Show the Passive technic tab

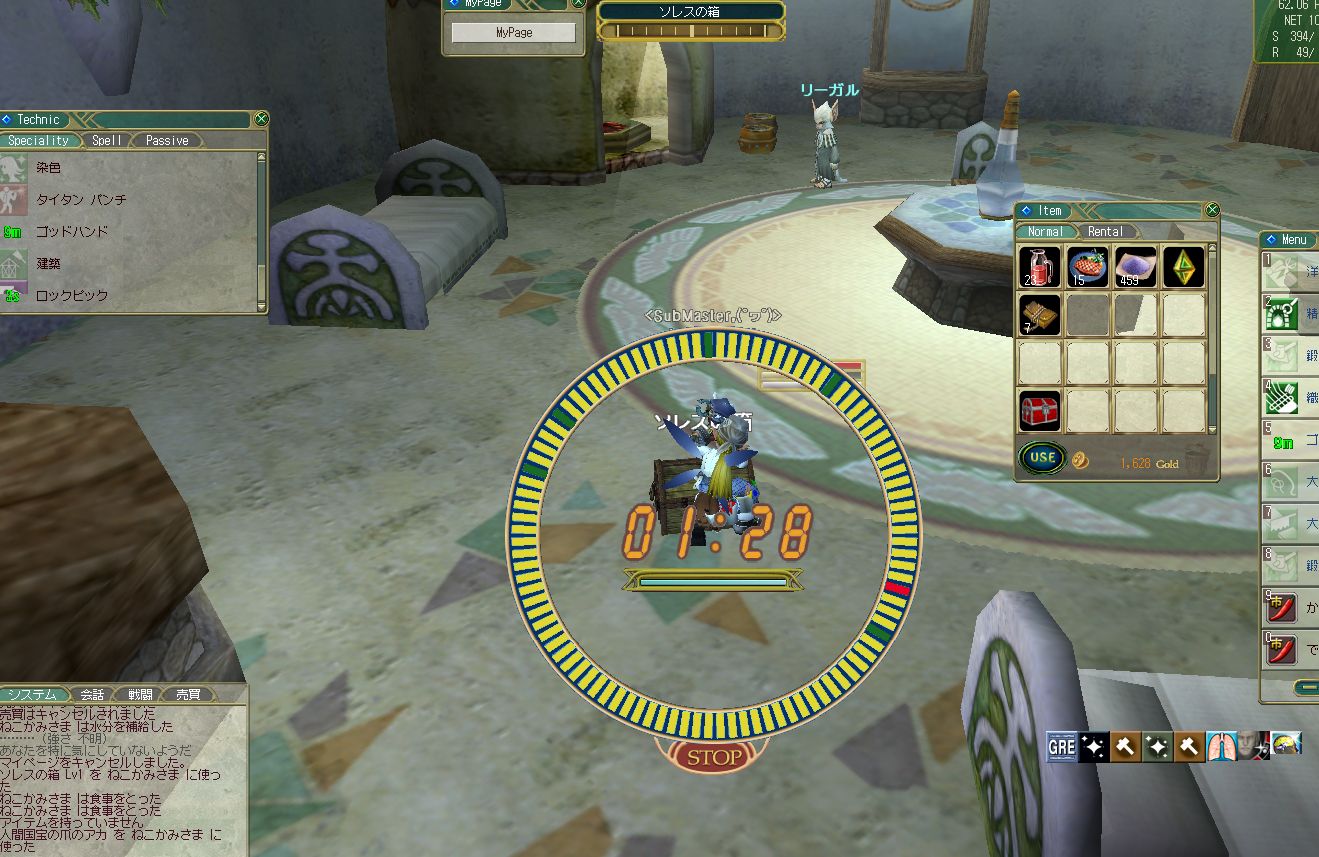click(167, 141)
